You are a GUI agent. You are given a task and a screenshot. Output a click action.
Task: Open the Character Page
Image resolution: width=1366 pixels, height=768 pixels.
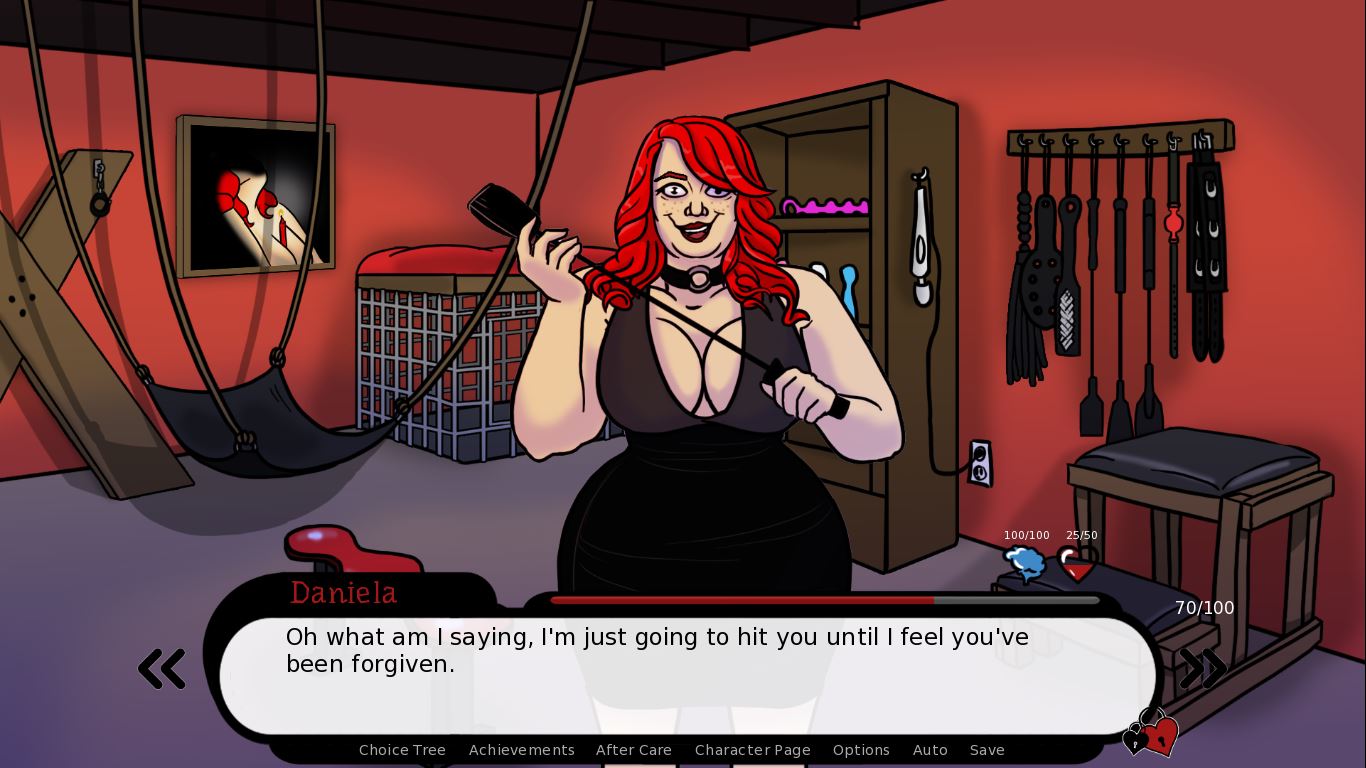752,750
